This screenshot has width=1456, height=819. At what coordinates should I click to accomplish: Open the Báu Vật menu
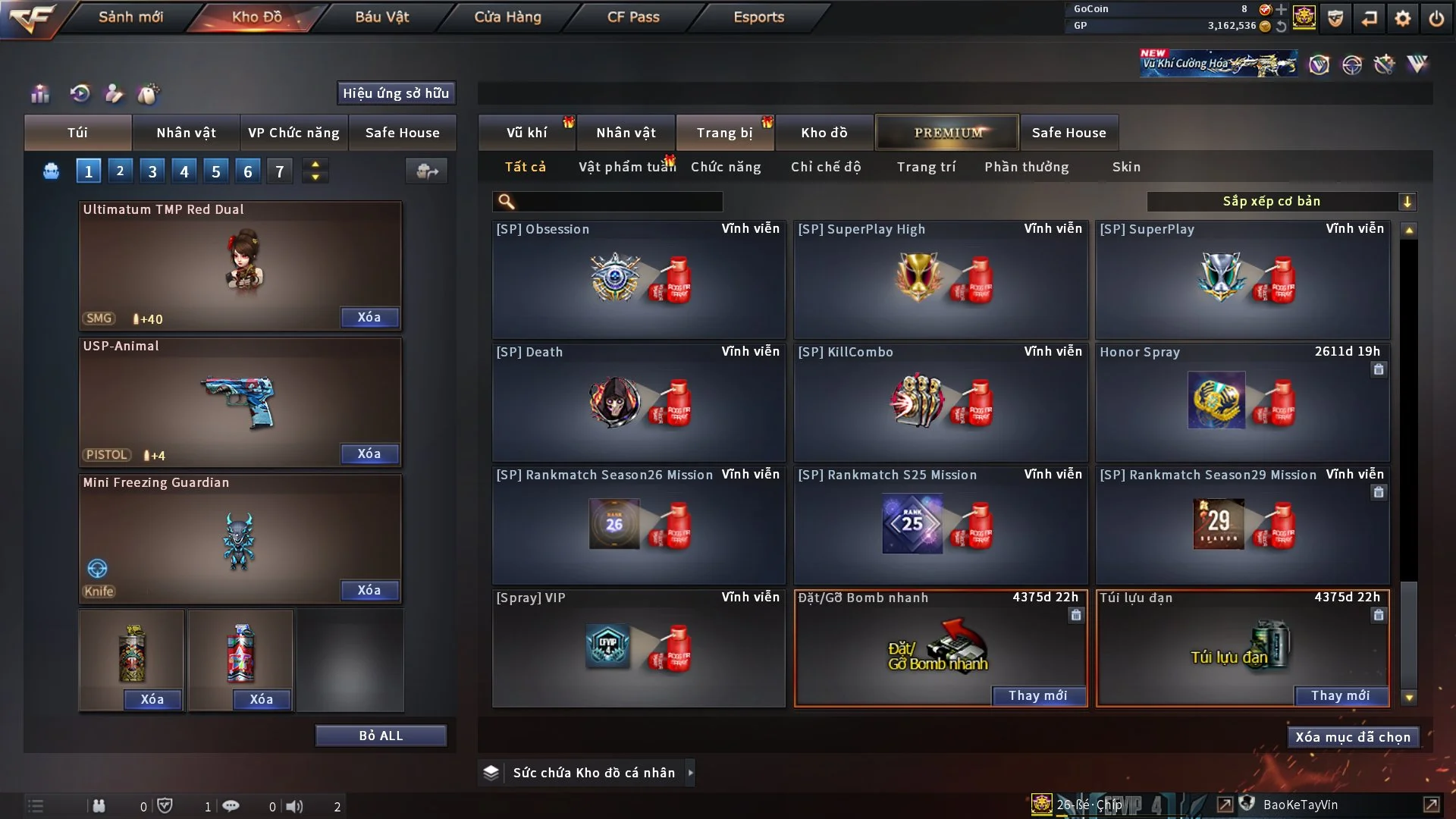(x=381, y=17)
